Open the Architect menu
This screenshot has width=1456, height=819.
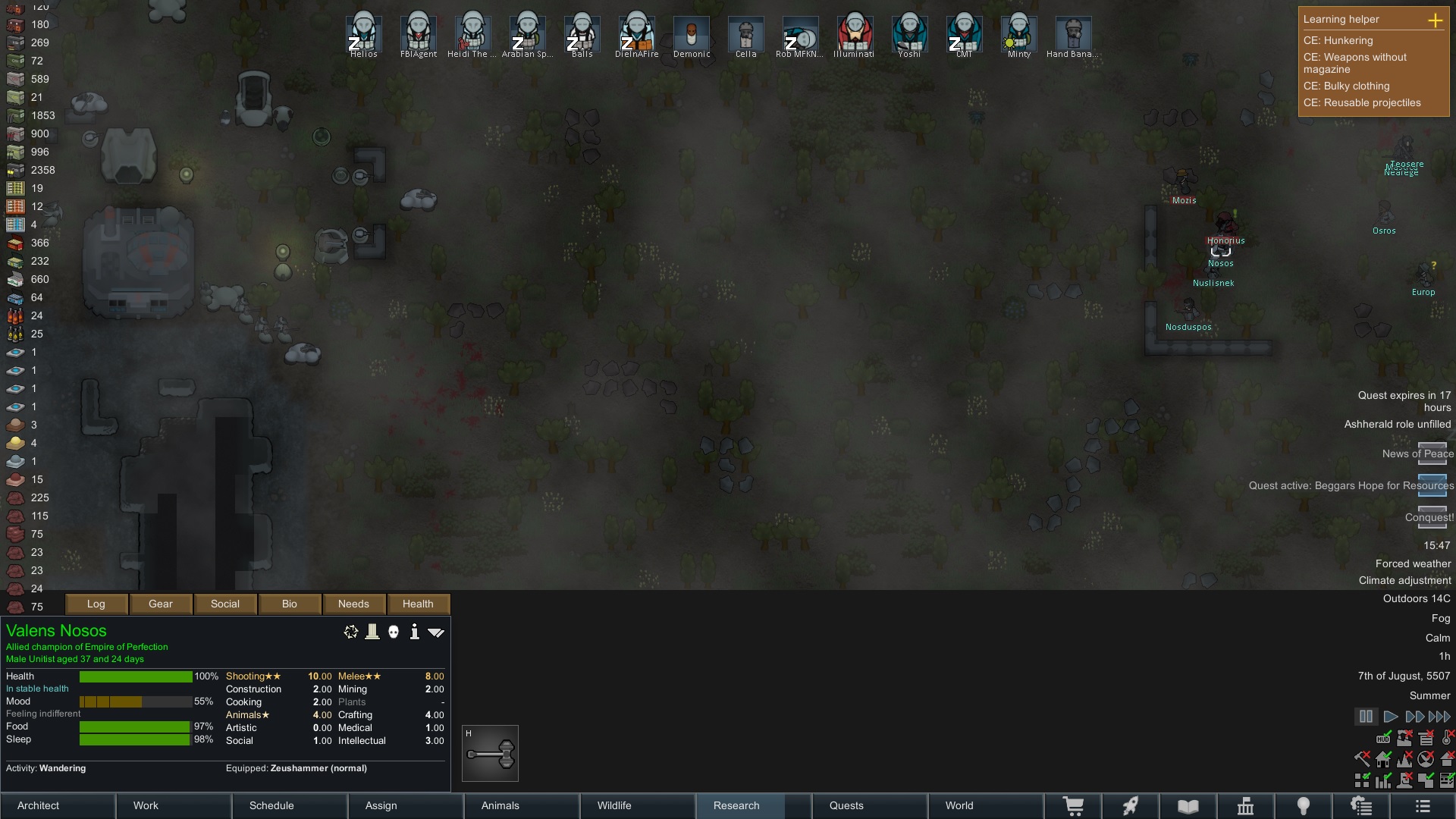click(x=58, y=805)
